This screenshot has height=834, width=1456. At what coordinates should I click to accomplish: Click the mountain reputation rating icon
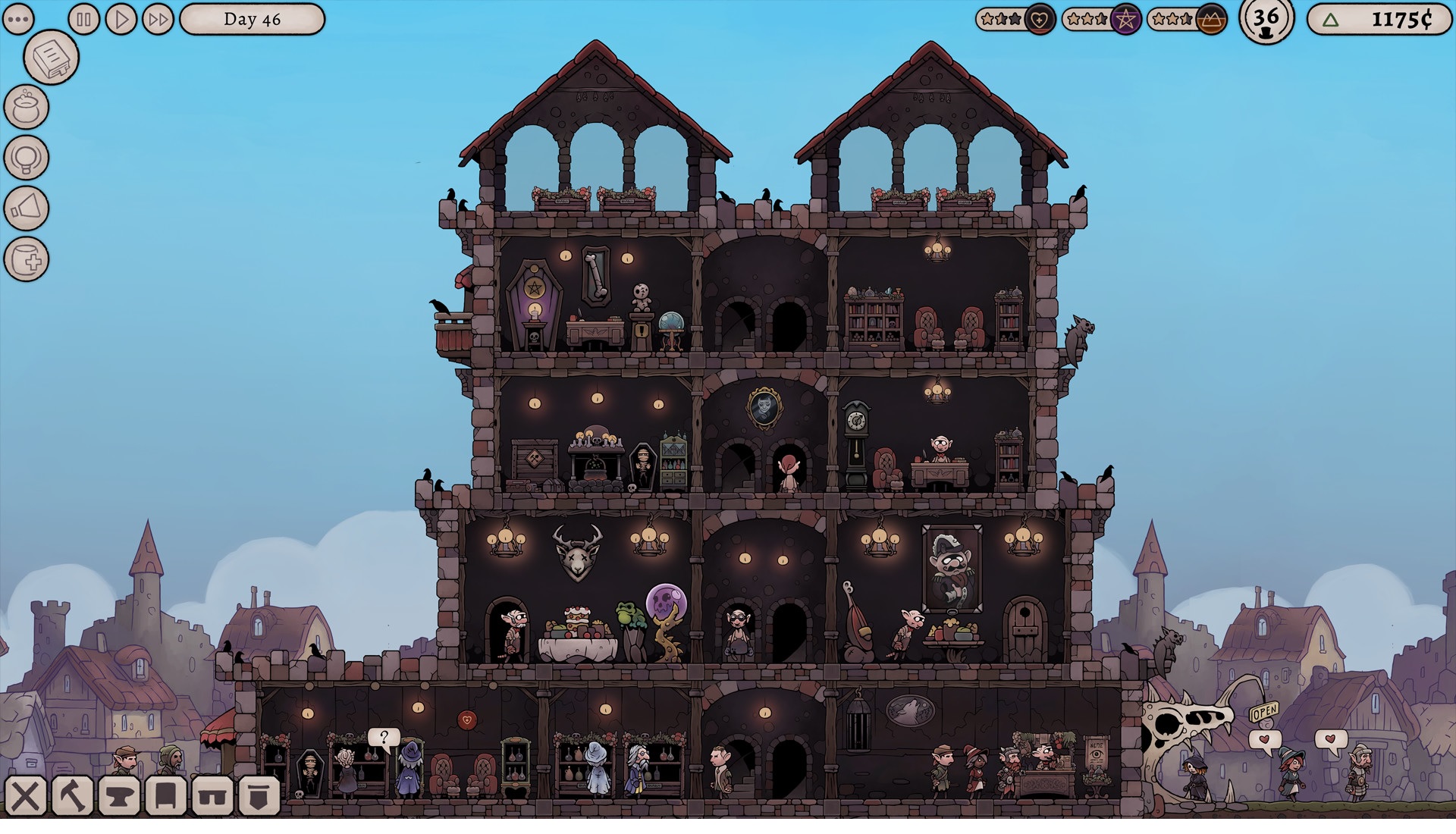pos(1211,20)
